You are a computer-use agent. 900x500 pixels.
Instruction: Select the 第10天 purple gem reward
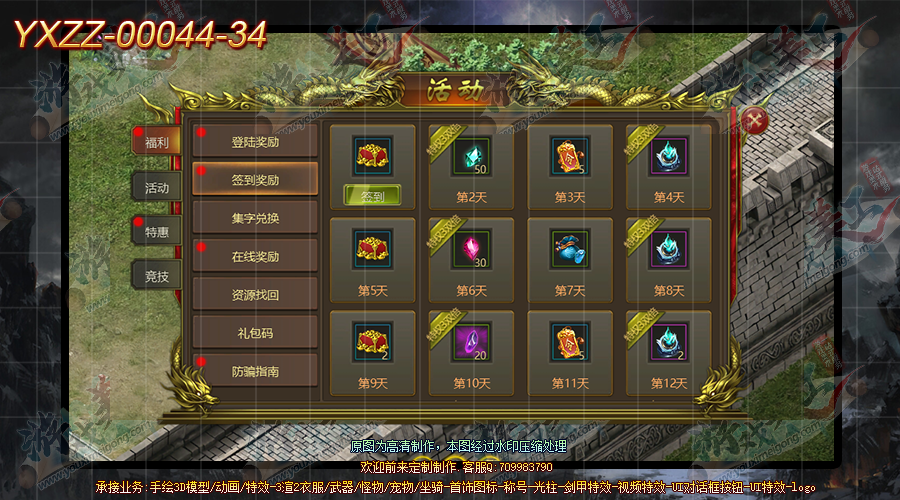coord(471,343)
